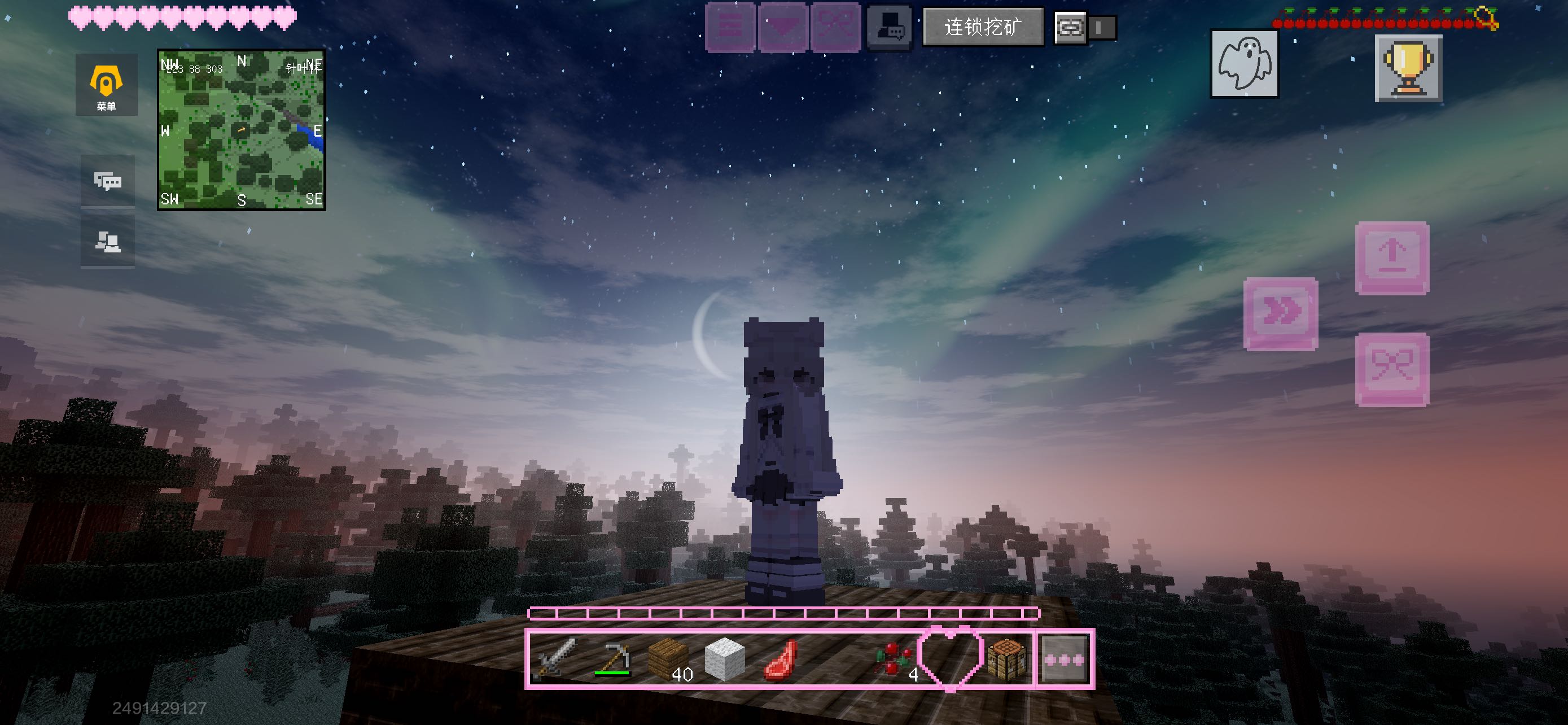
Task: Click the pink down-arrow button
Action: click(783, 28)
